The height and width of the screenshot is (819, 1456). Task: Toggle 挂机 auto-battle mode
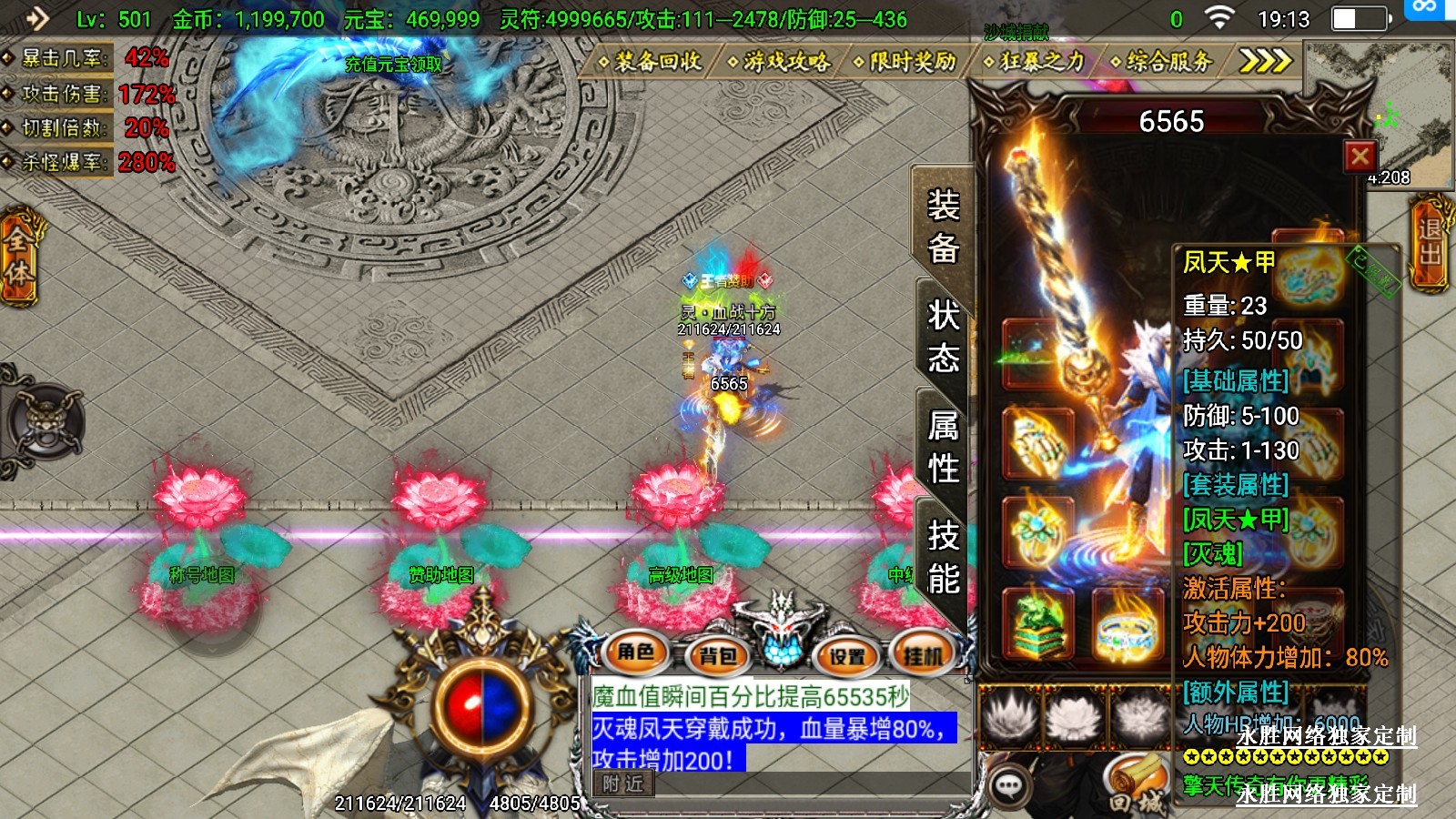923,654
